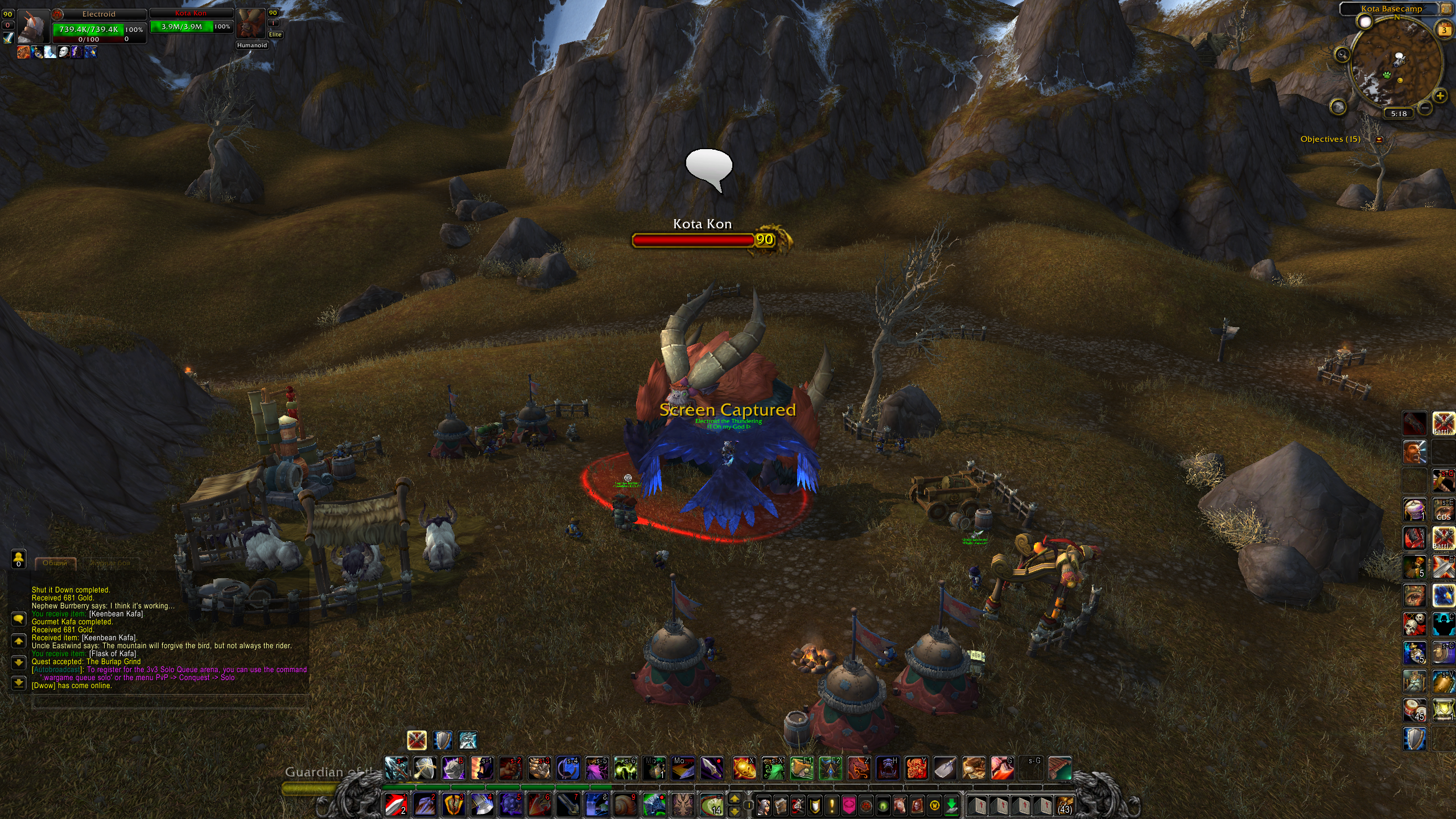
Task: Select the Kota Kon target portrait
Action: (x=250, y=23)
